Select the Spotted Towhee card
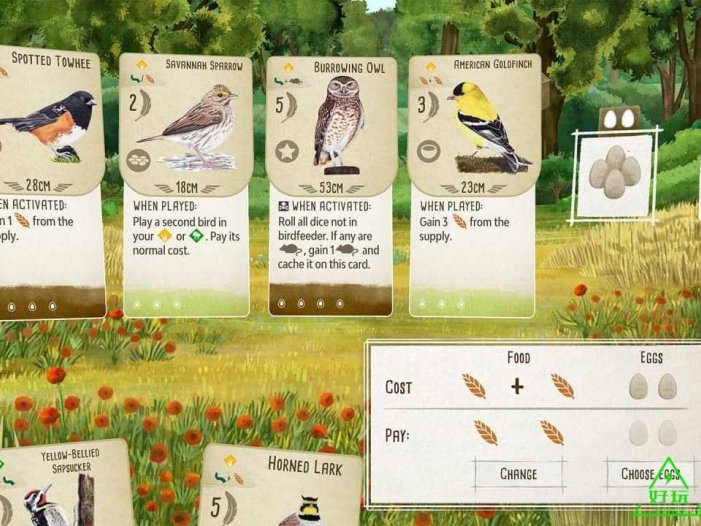Screen dimensions: 701x526 [x=50, y=180]
